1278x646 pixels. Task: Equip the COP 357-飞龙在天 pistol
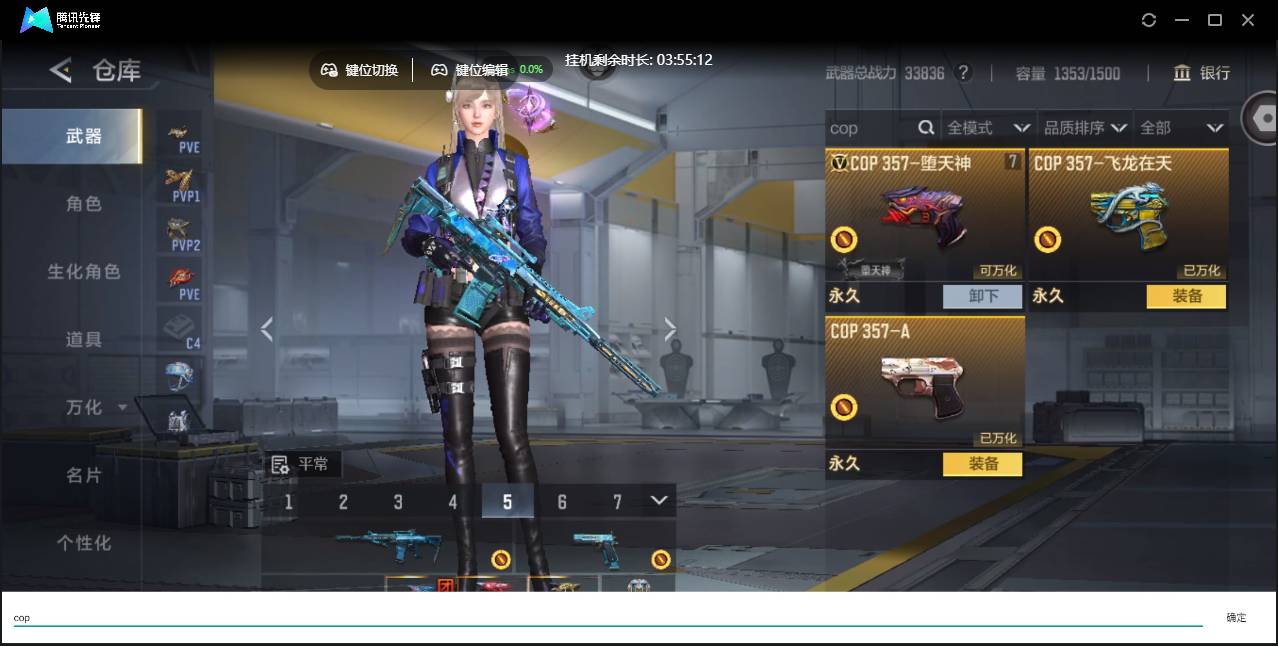click(x=1185, y=296)
